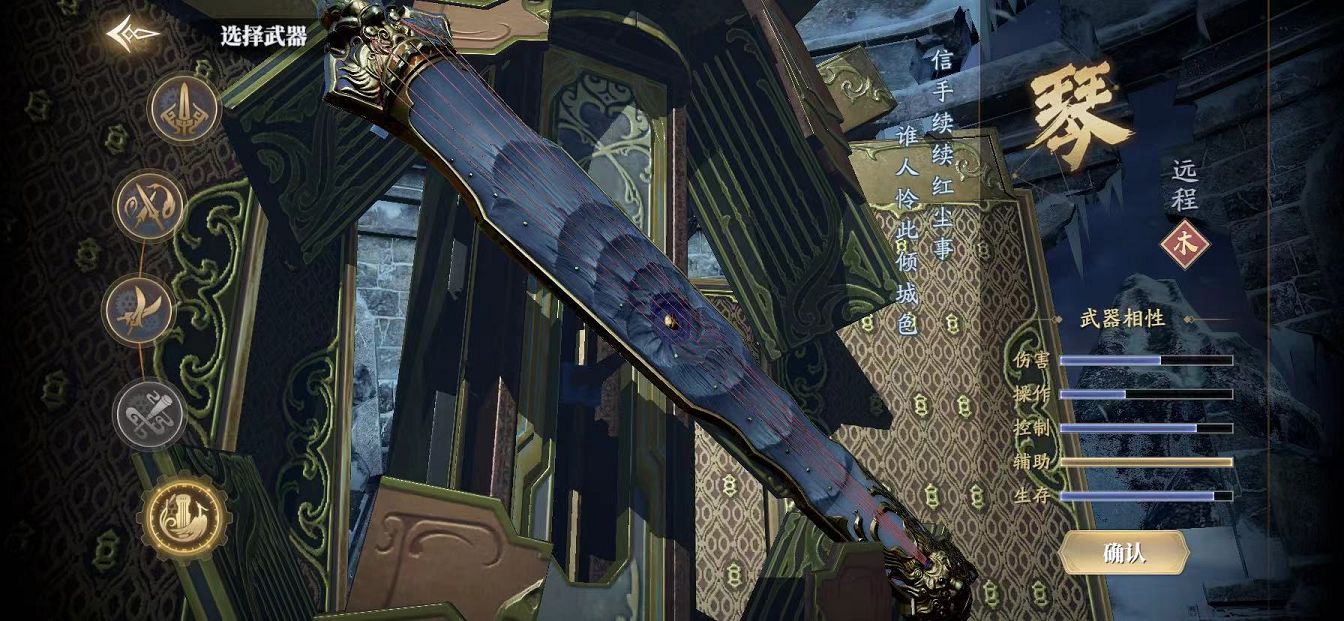Image resolution: width=1344 pixels, height=621 pixels.
Task: Select the single sword weapon icon
Action: (184, 110)
